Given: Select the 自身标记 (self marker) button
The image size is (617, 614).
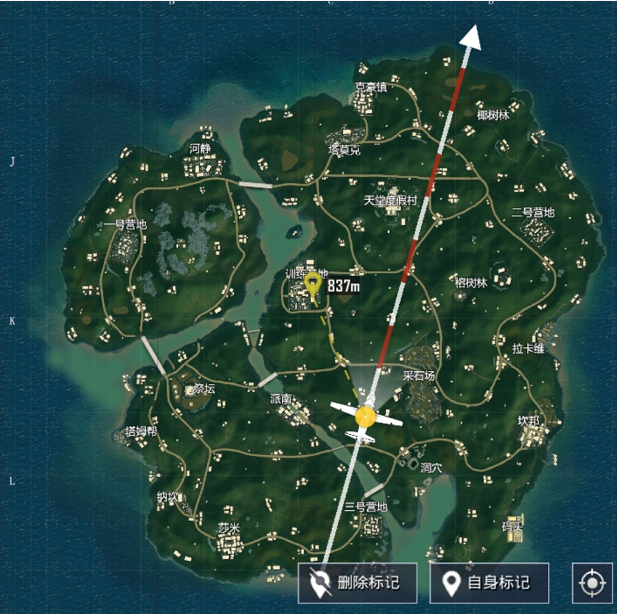Looking at the screenshot, I should [491, 581].
